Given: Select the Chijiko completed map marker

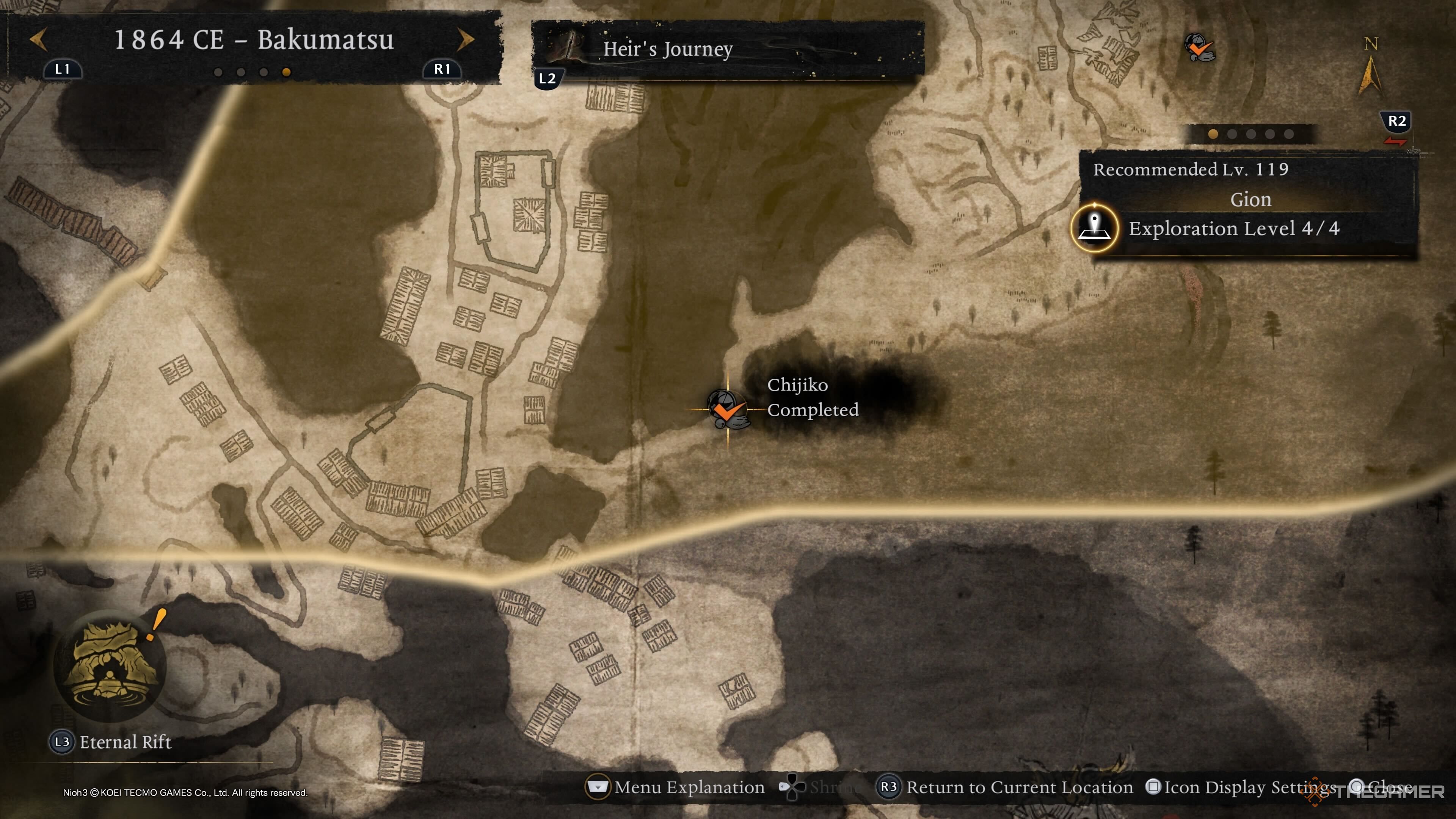Looking at the screenshot, I should pyautogui.click(x=728, y=409).
